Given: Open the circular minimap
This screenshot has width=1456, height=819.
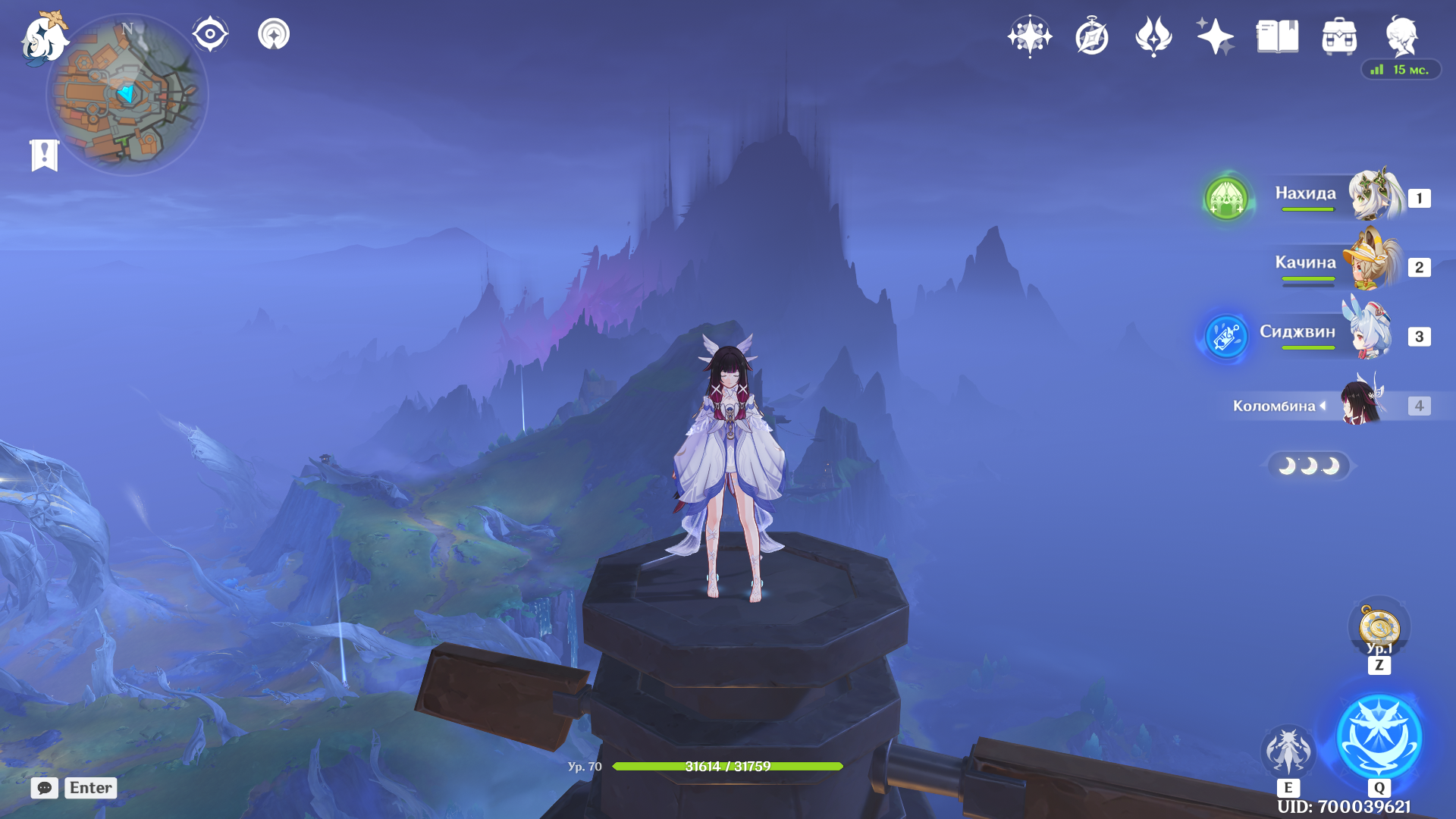Looking at the screenshot, I should (127, 96).
